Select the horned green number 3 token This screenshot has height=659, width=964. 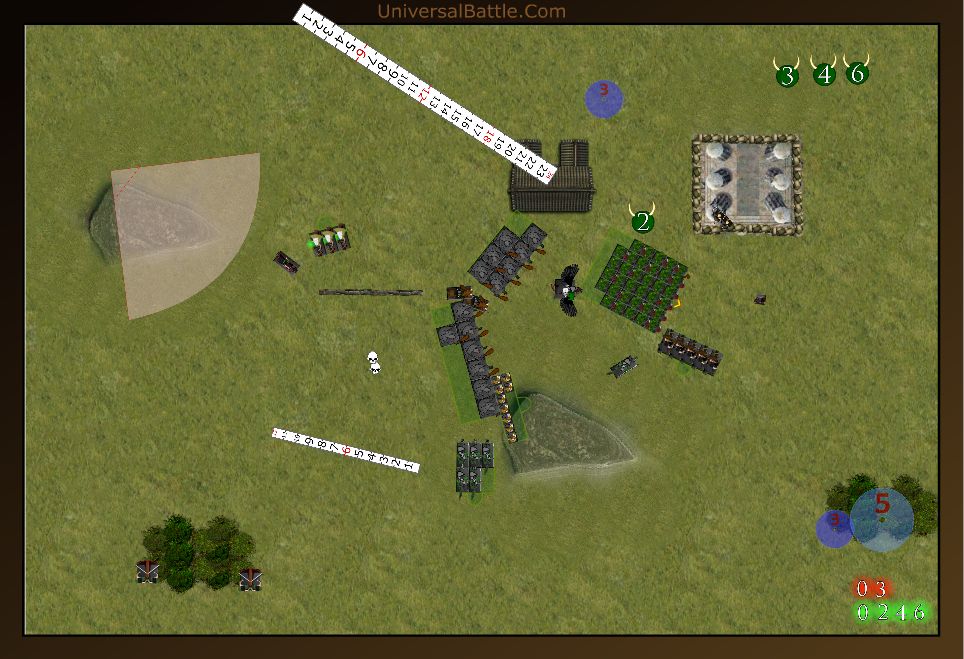pos(787,74)
